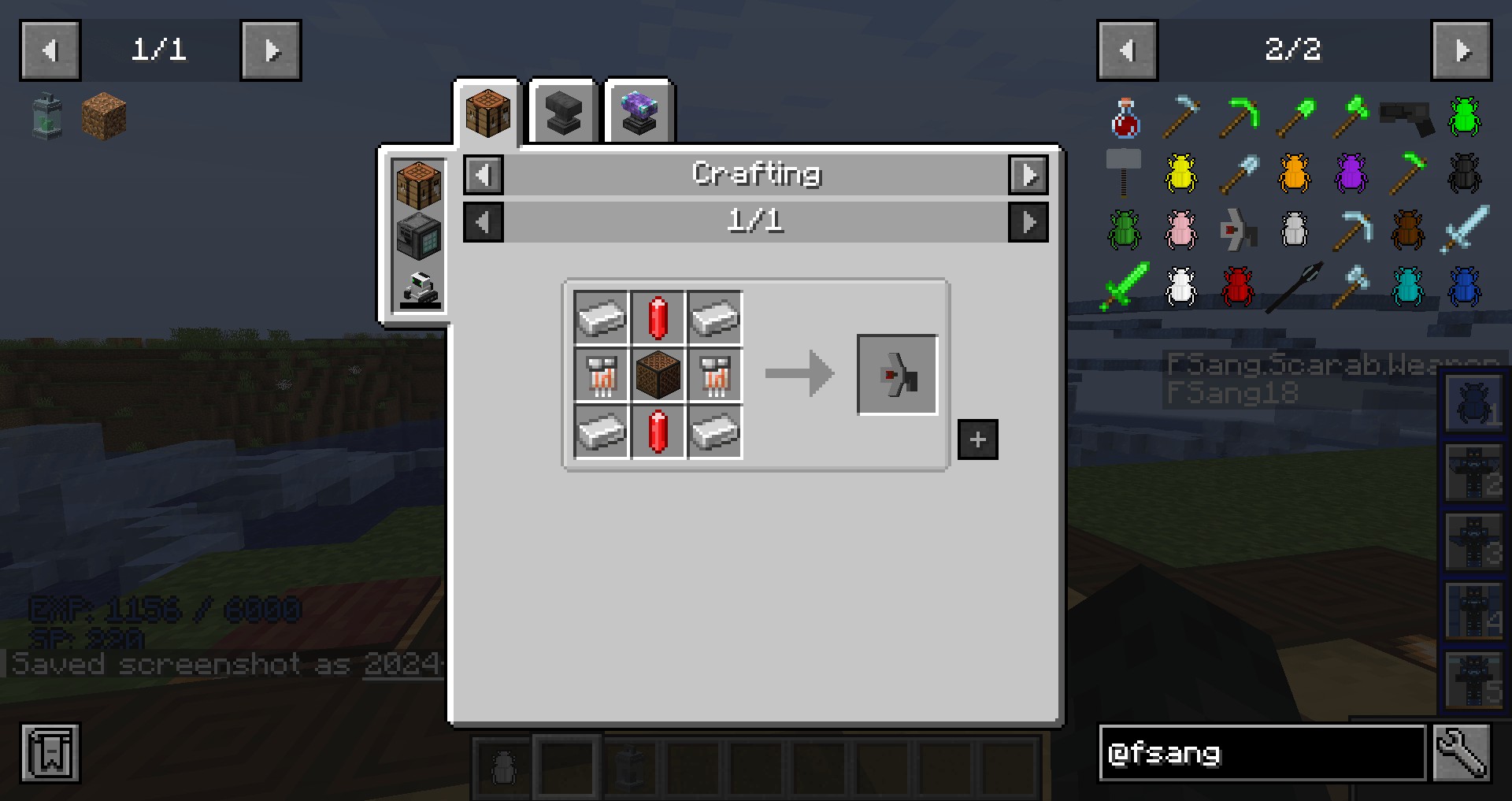
Task: Select the robot crafter catalyst icon
Action: 419,290
